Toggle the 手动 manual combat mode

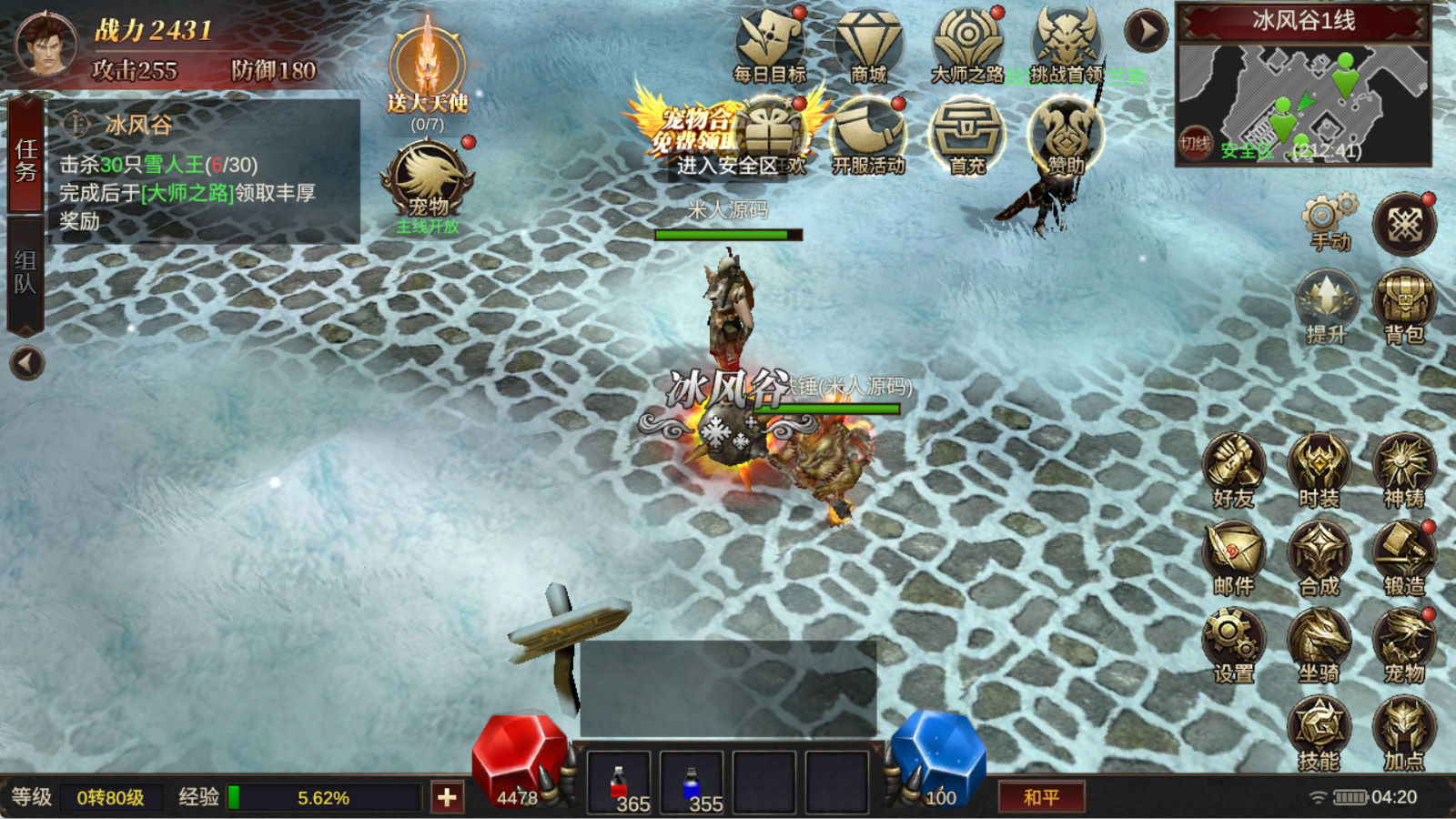click(1329, 221)
